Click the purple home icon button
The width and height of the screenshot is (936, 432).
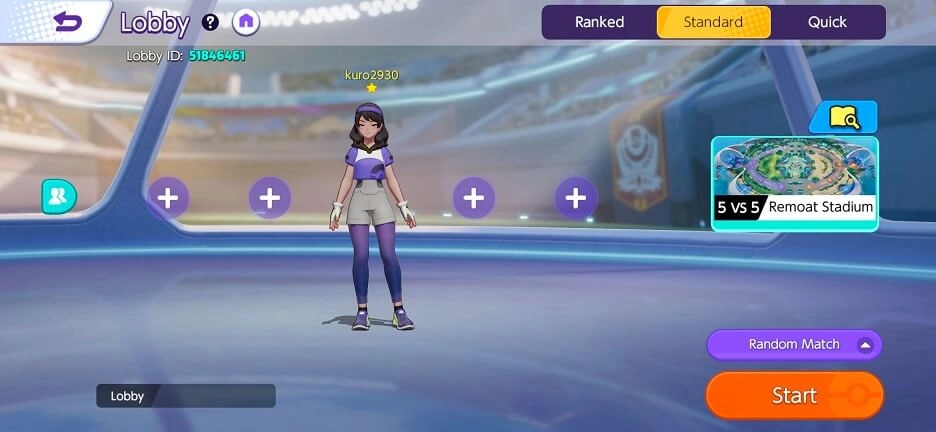pyautogui.click(x=245, y=22)
